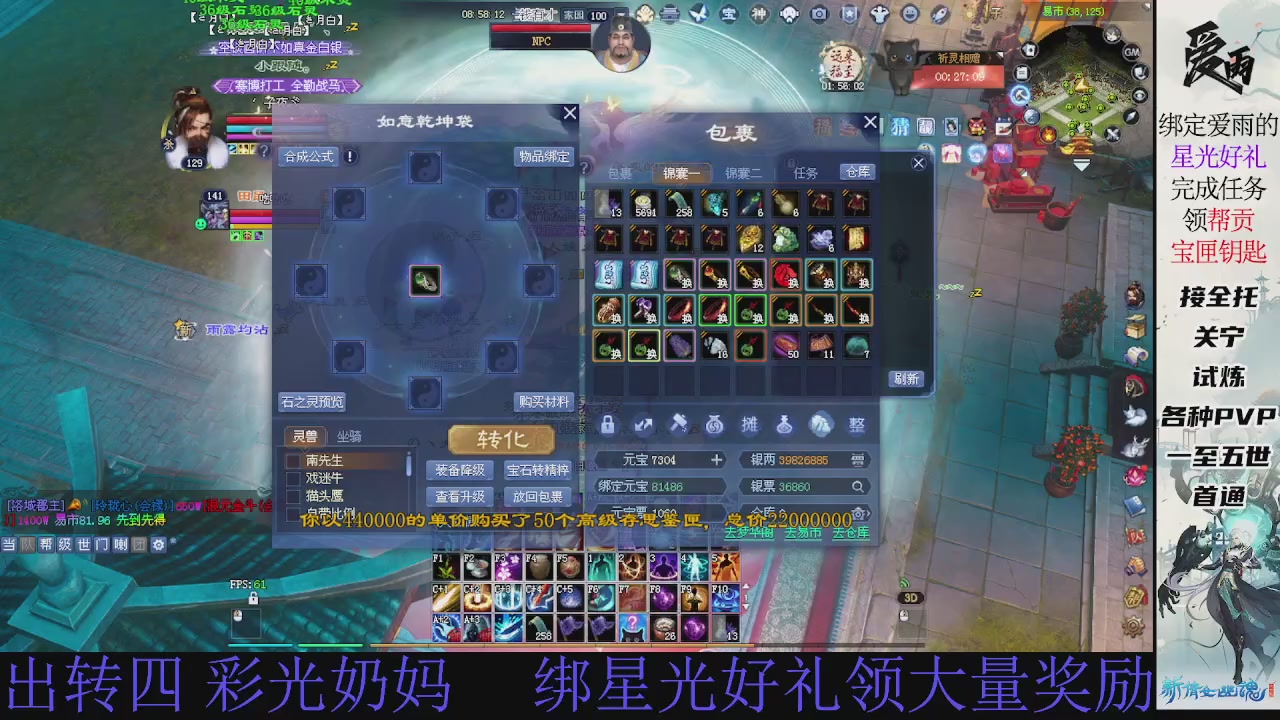
Task: Click the search magnifier beside 银票
Action: tap(858, 487)
